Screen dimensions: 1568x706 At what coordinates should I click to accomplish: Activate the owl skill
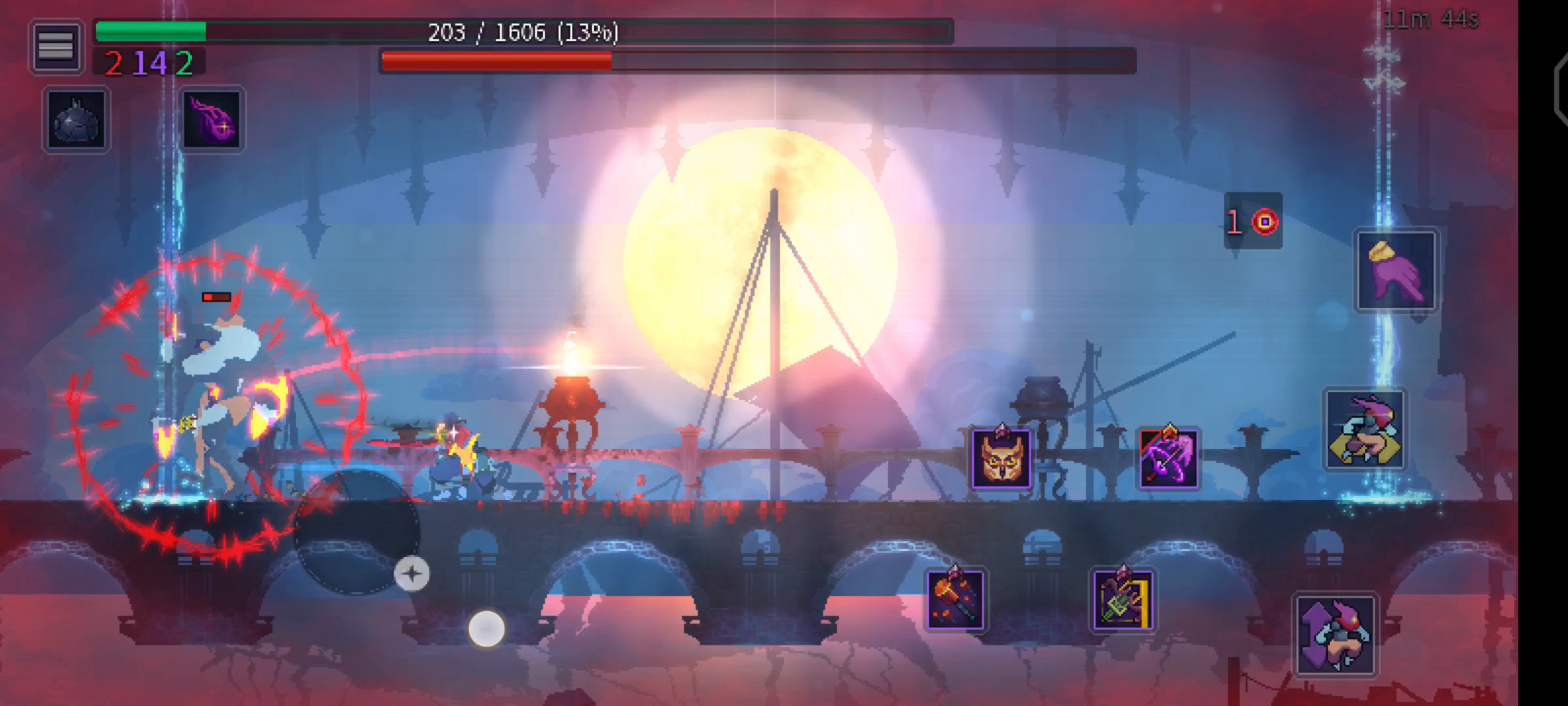coord(1001,458)
